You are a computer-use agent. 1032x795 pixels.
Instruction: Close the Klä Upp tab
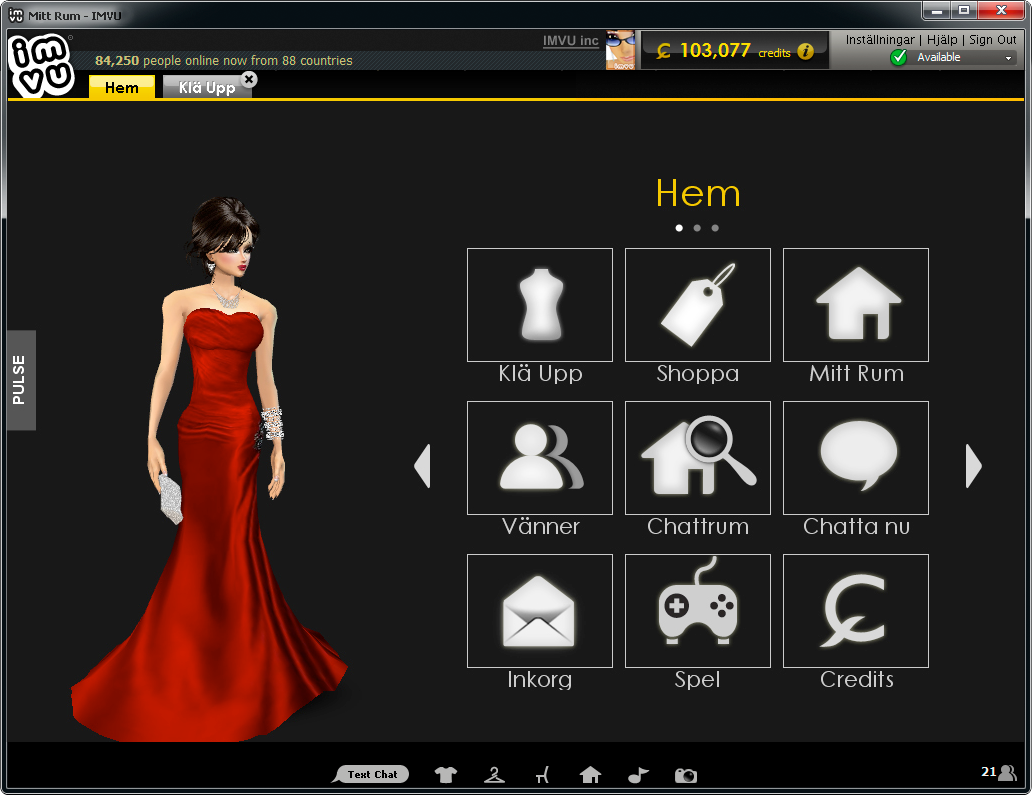click(x=249, y=79)
